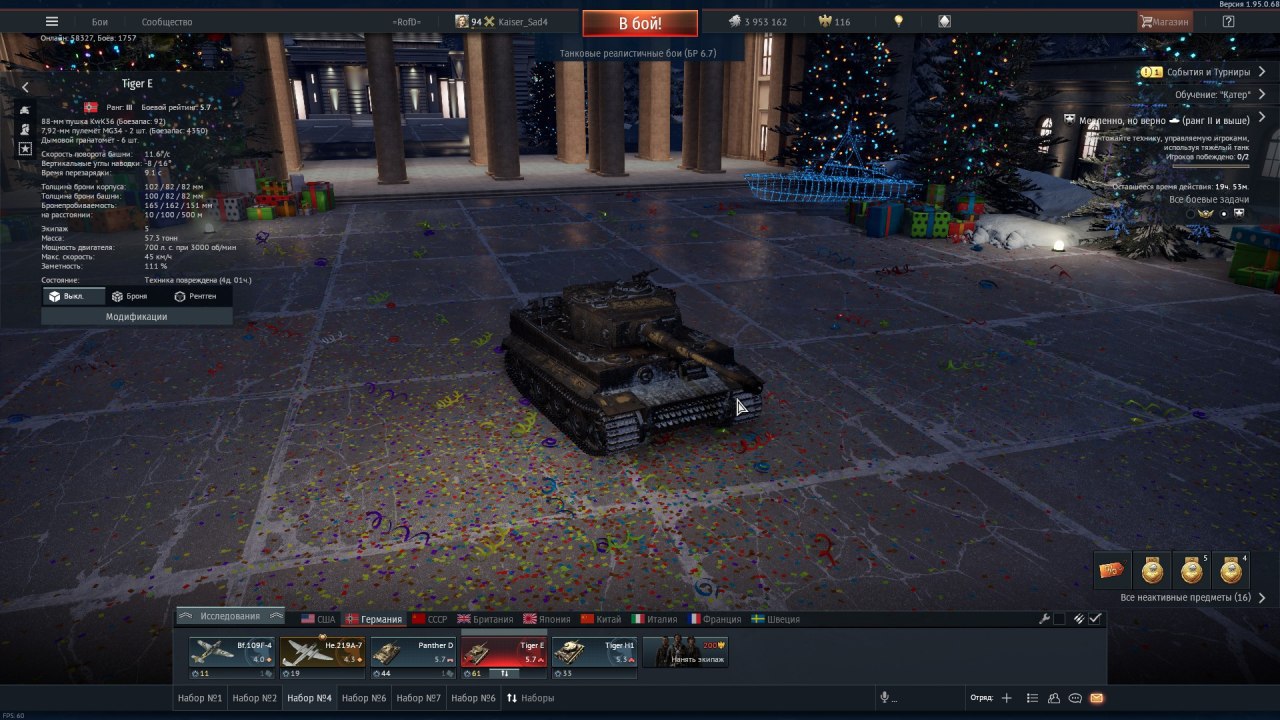Viewport: 1280px width, 720px height.
Task: Collapse the vehicle info panel with the arrow
Action: [25, 87]
